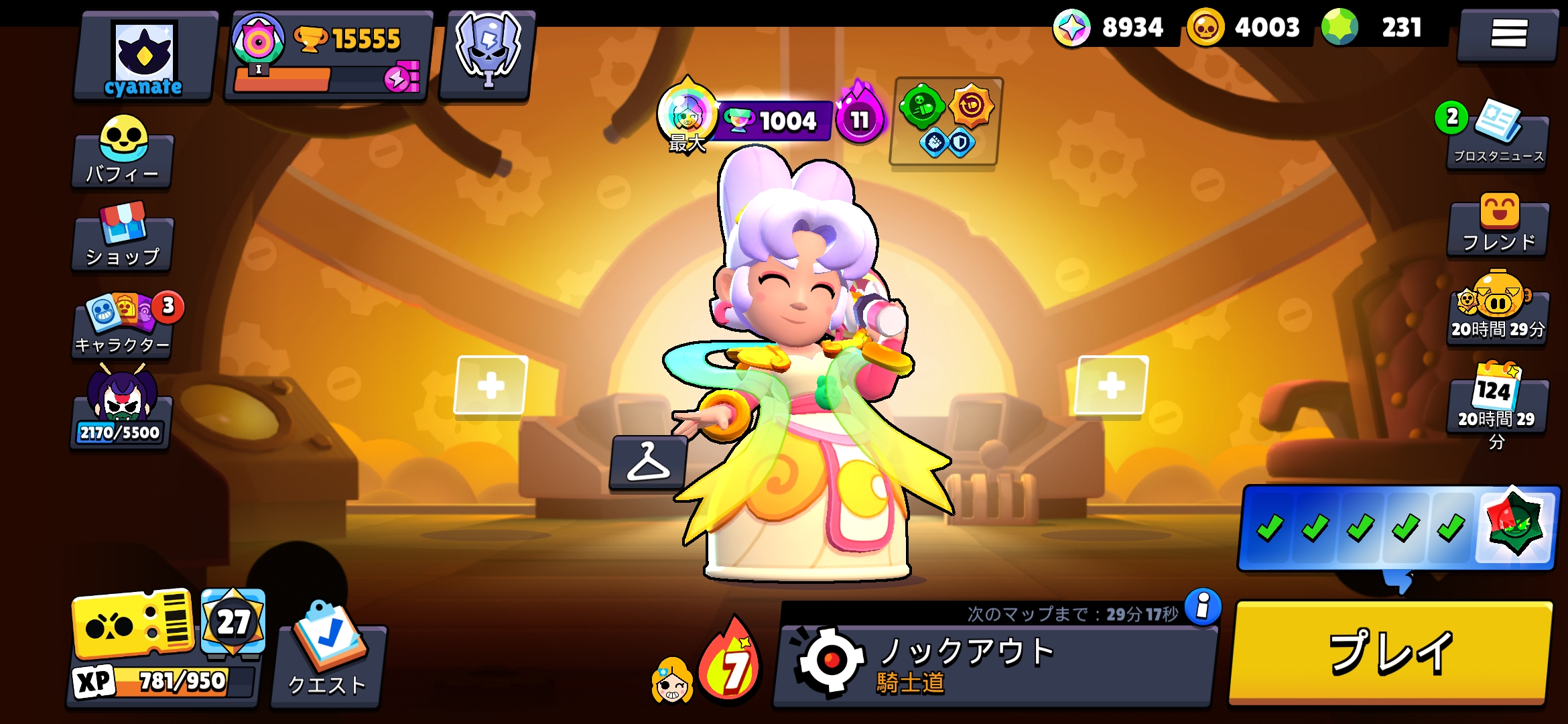
Task: Open the calendar event showing 124
Action: tap(1498, 402)
